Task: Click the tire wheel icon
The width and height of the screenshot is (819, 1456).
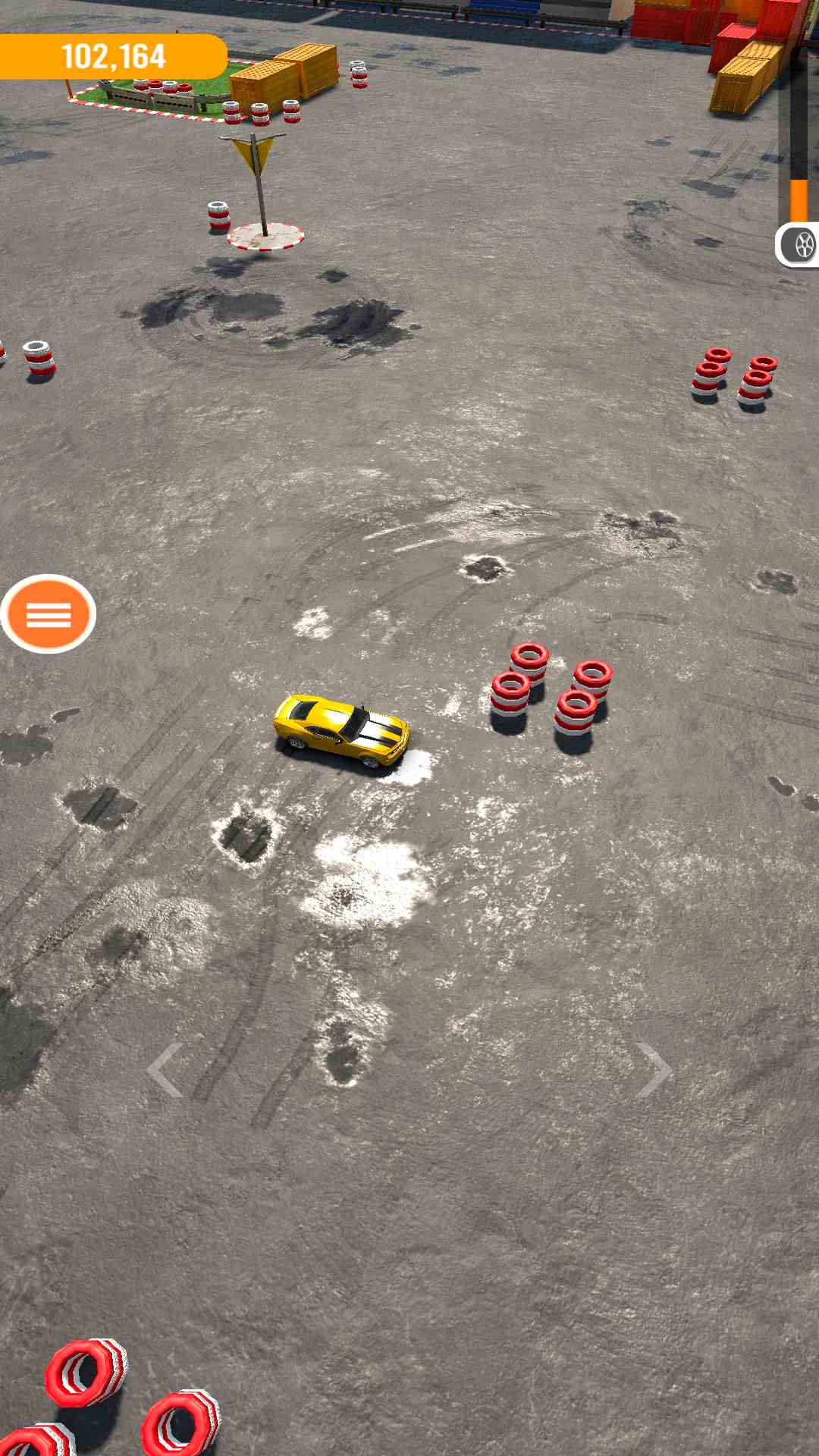Action: point(801,245)
